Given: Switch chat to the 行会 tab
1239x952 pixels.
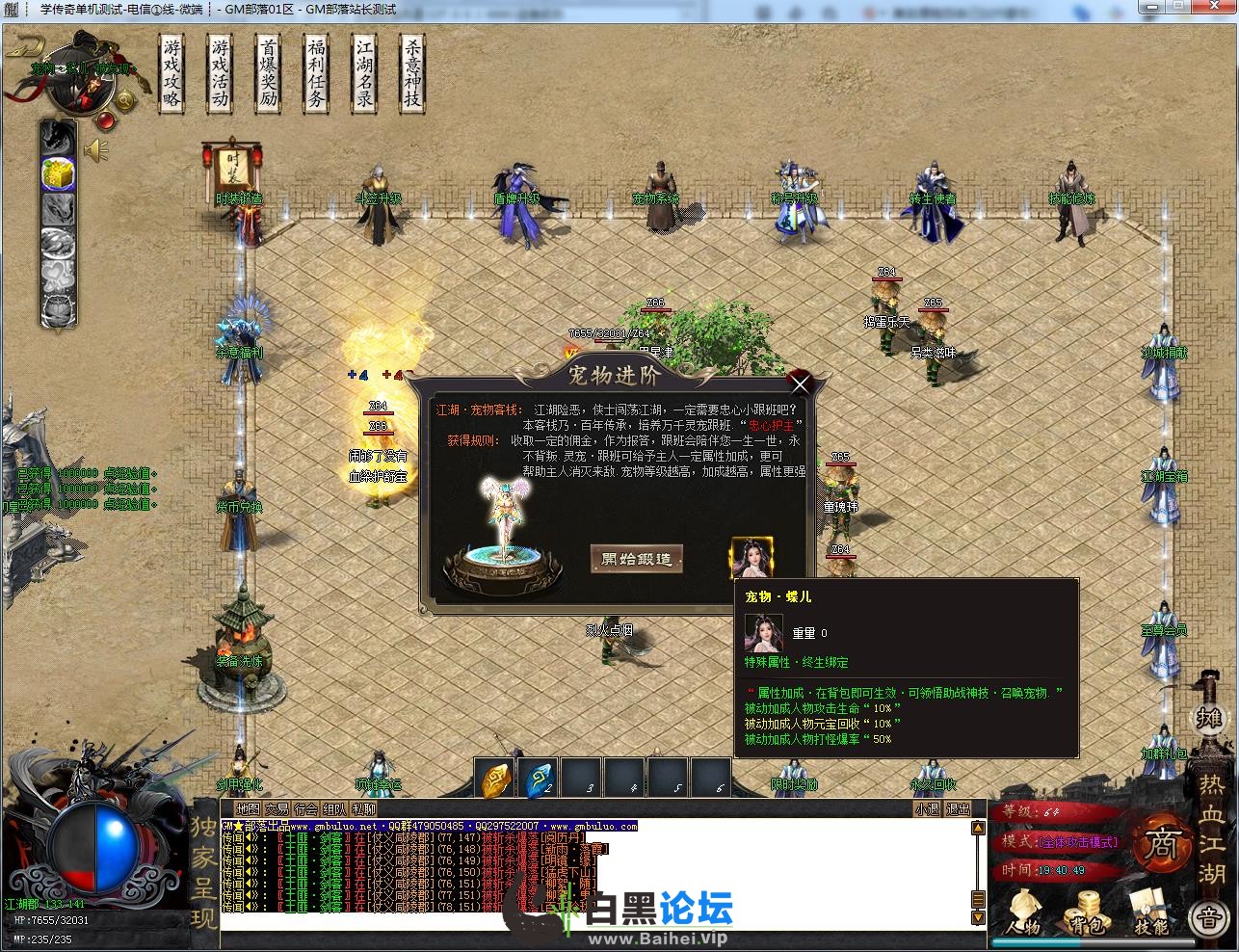Looking at the screenshot, I should [306, 809].
